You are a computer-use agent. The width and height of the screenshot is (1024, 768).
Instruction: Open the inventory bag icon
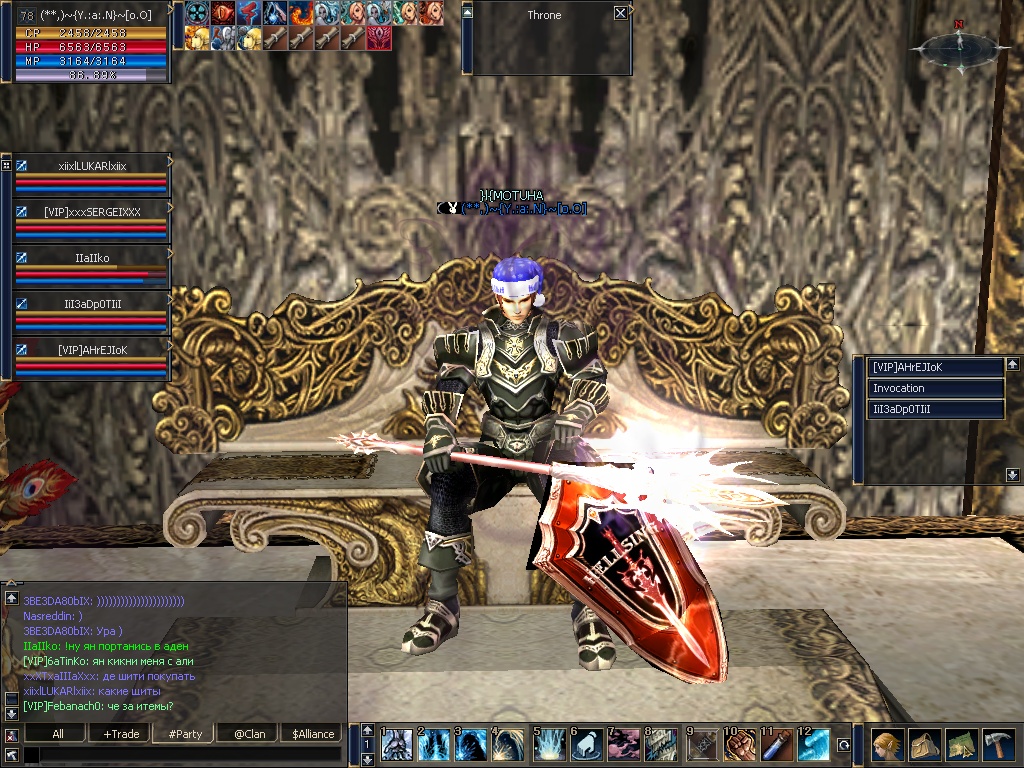coord(923,745)
